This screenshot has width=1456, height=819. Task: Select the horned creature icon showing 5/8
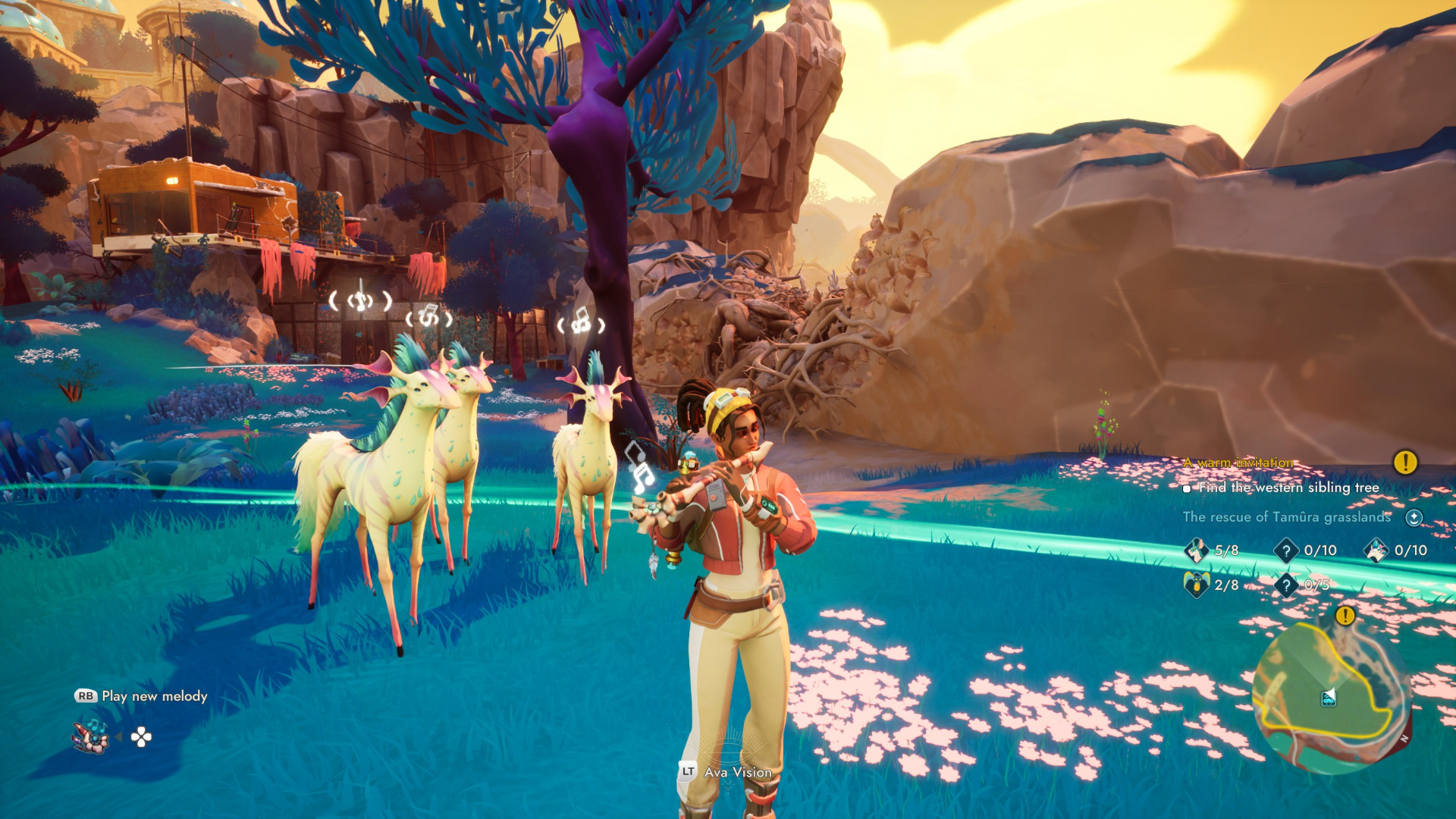pyautogui.click(x=1197, y=550)
